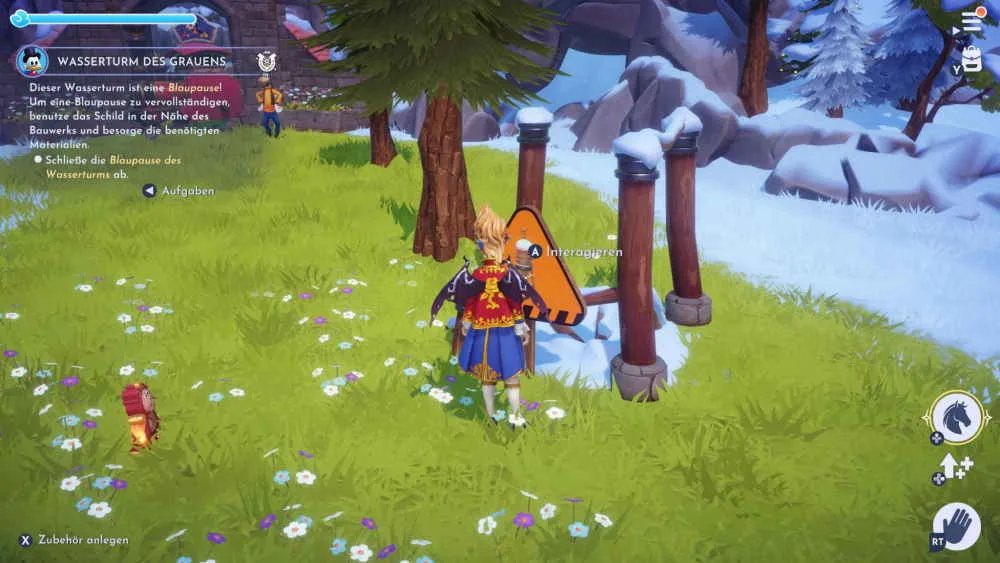Screen dimensions: 1000x563
Task: Open the backpack inventory
Action: (972, 59)
